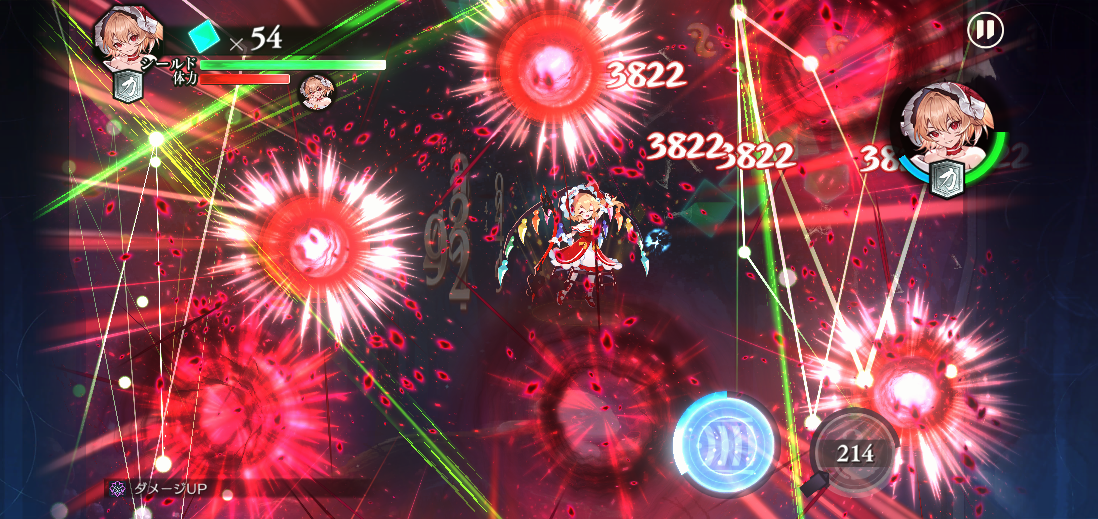
Task: Tap the small round portrait below the health bar
Action: [x=317, y=91]
